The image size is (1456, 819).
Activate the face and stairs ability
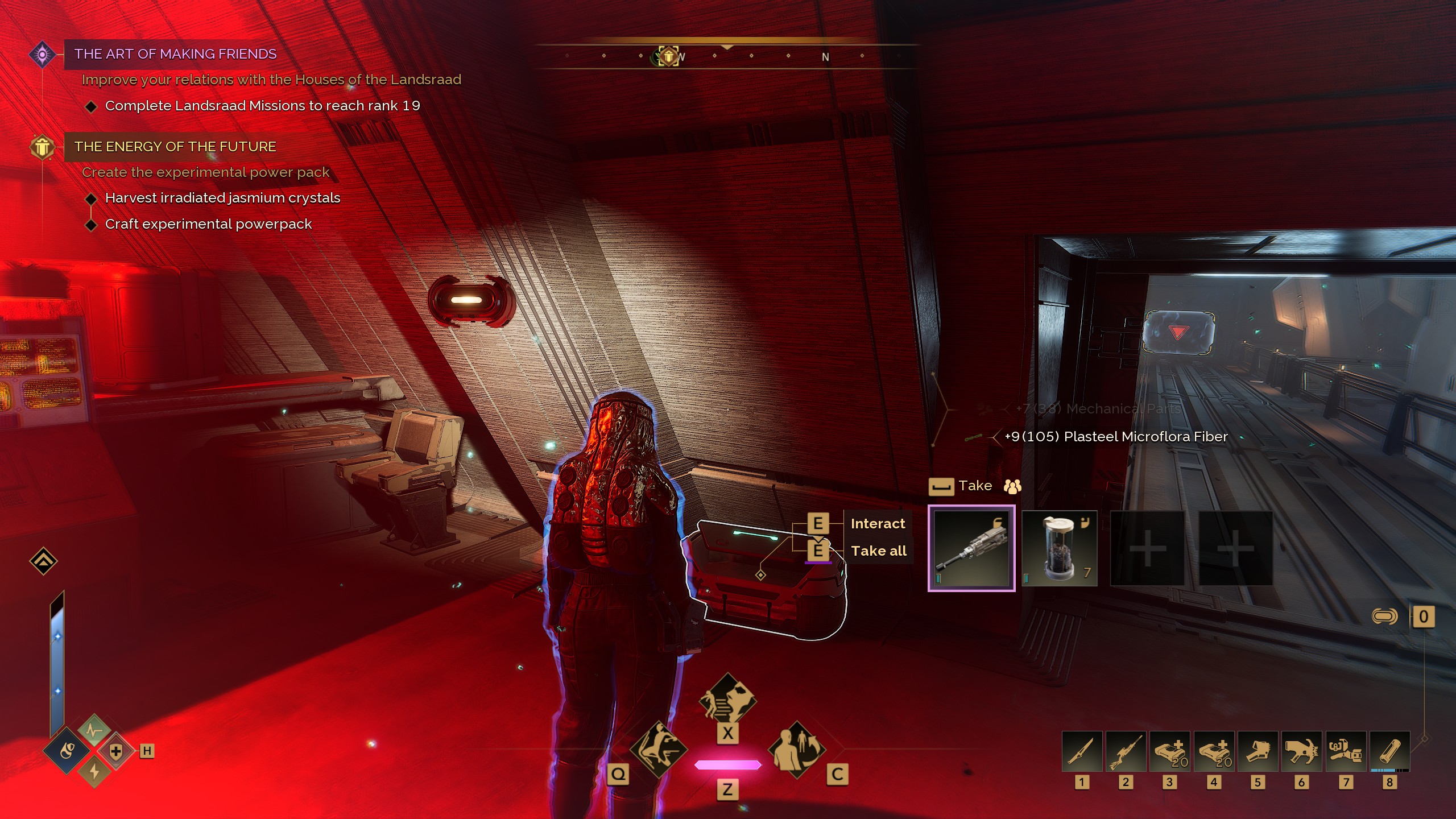[x=727, y=700]
